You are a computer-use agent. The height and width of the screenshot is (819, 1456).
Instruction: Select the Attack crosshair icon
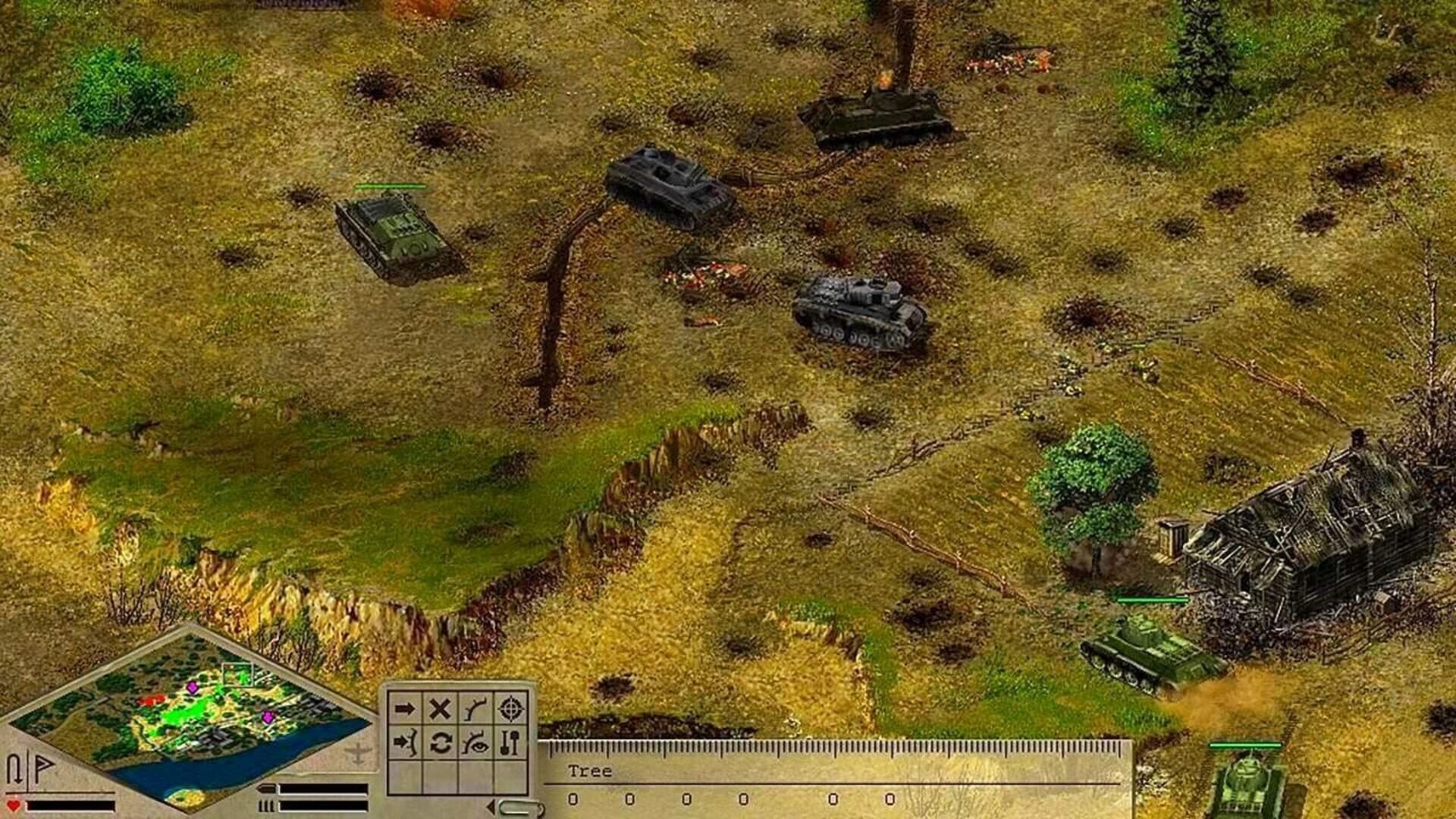pyautogui.click(x=511, y=708)
